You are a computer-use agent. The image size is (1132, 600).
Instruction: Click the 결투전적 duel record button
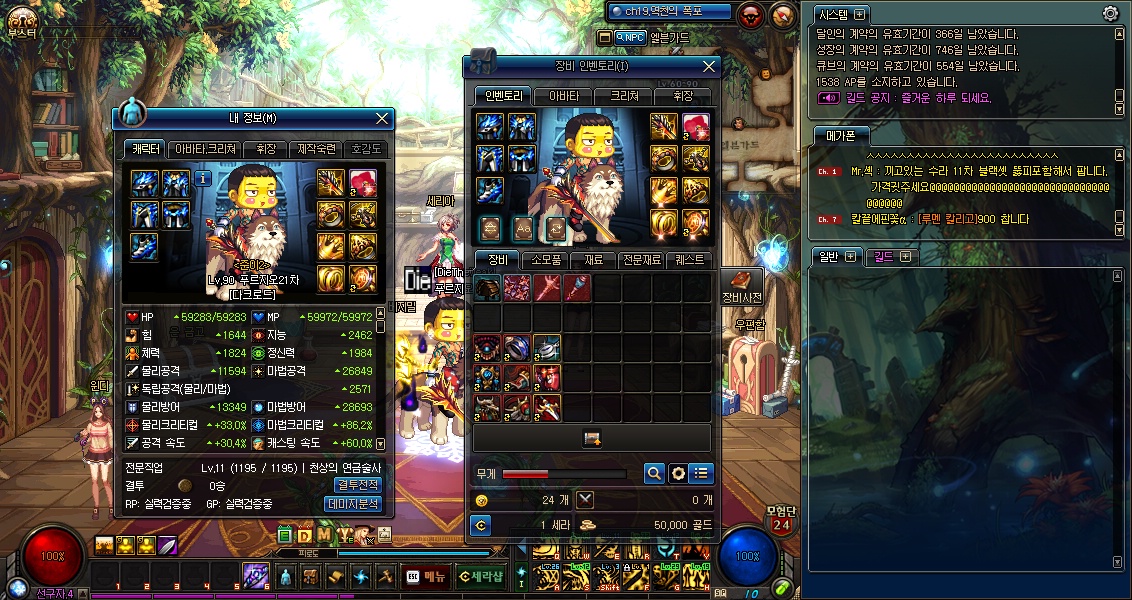pyautogui.click(x=357, y=484)
